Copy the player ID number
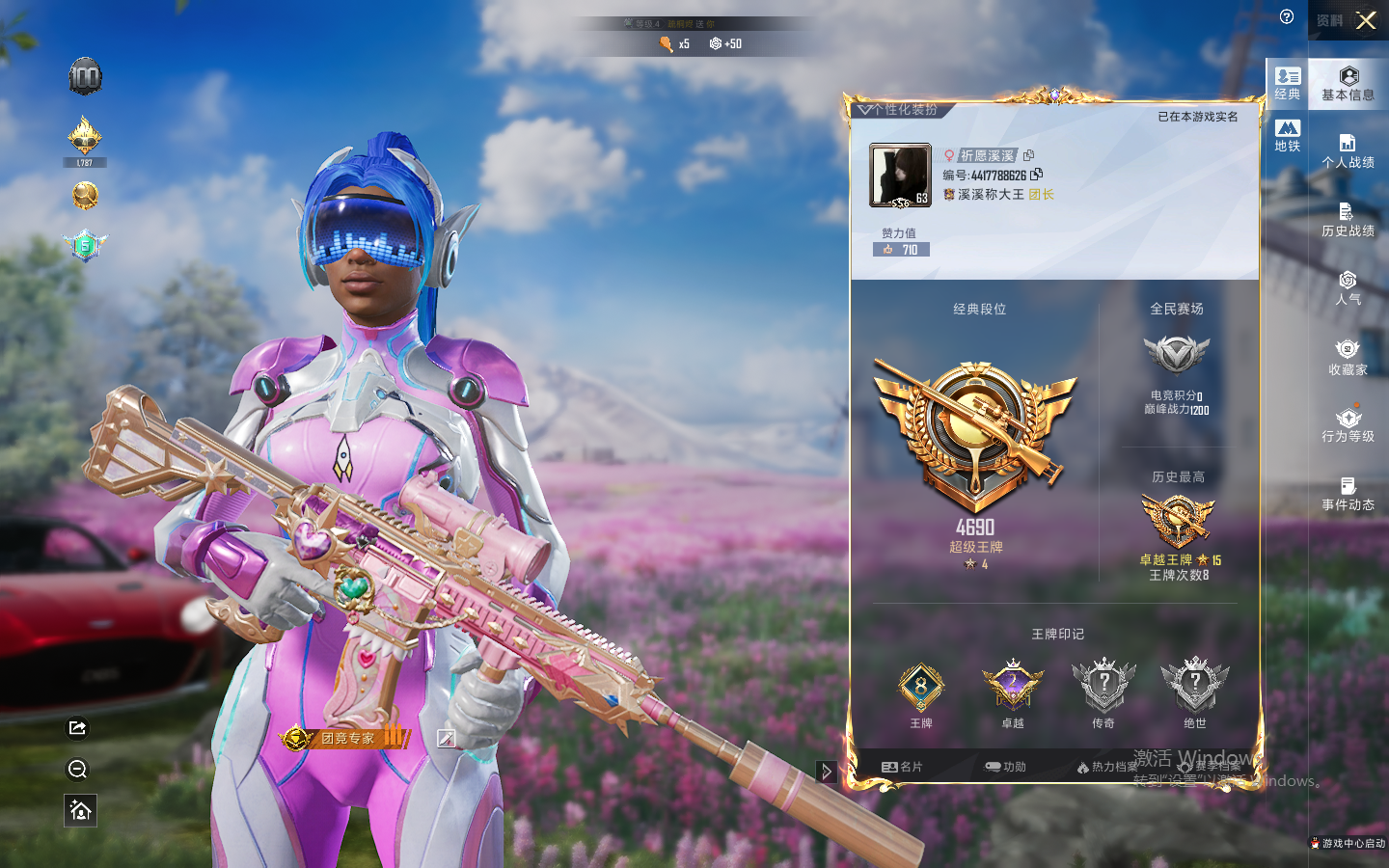Screen dimensions: 1389x868 (1037, 175)
